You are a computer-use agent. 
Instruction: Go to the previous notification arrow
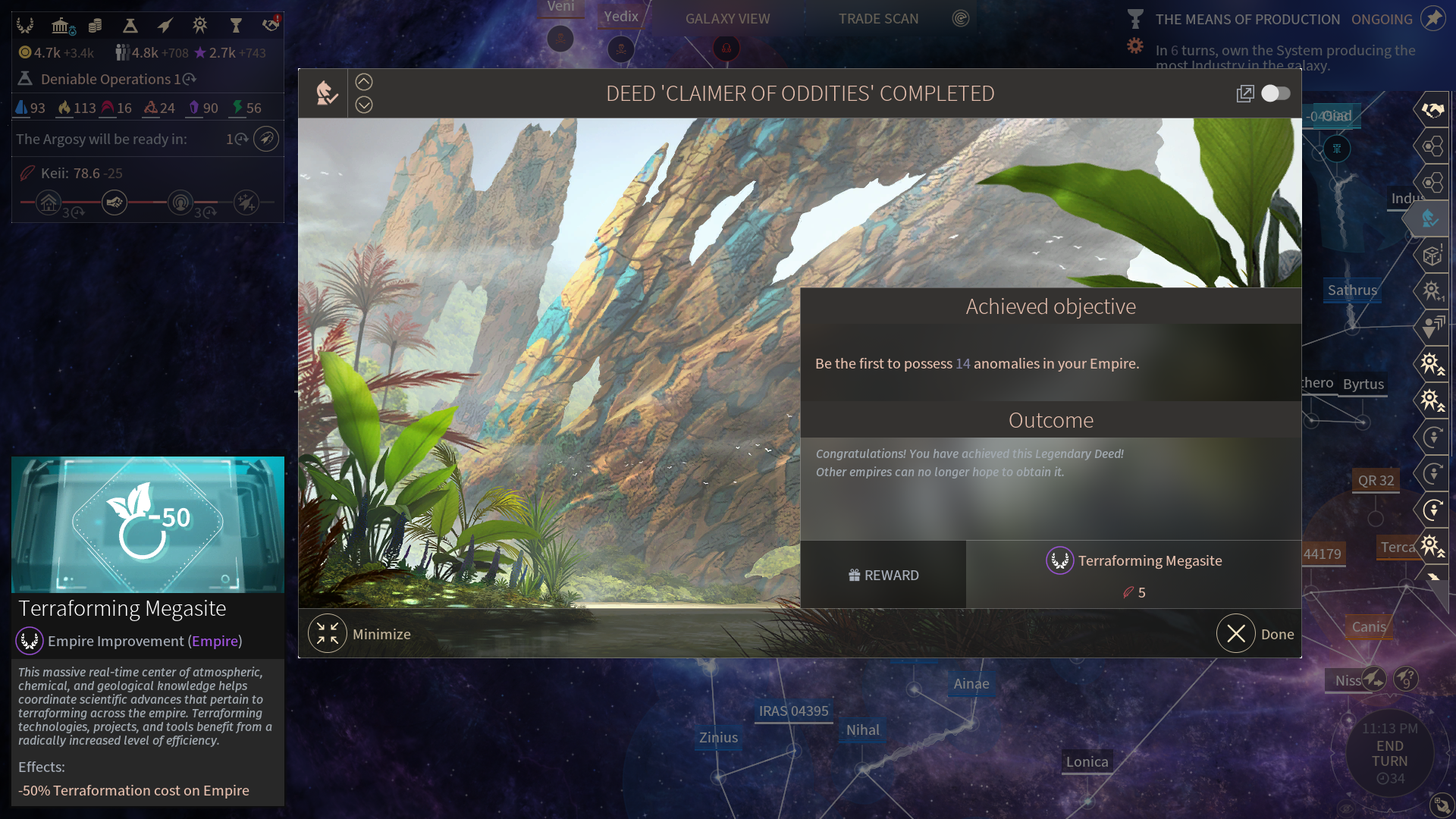(364, 82)
